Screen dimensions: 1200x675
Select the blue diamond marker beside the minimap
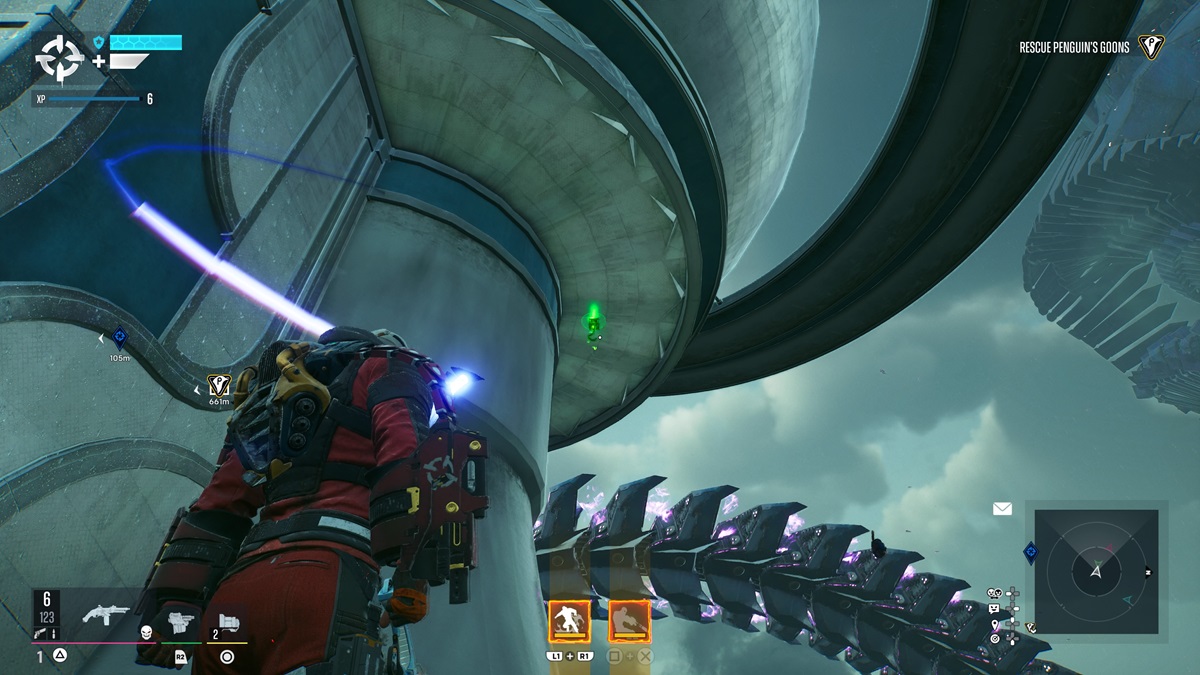(1030, 552)
